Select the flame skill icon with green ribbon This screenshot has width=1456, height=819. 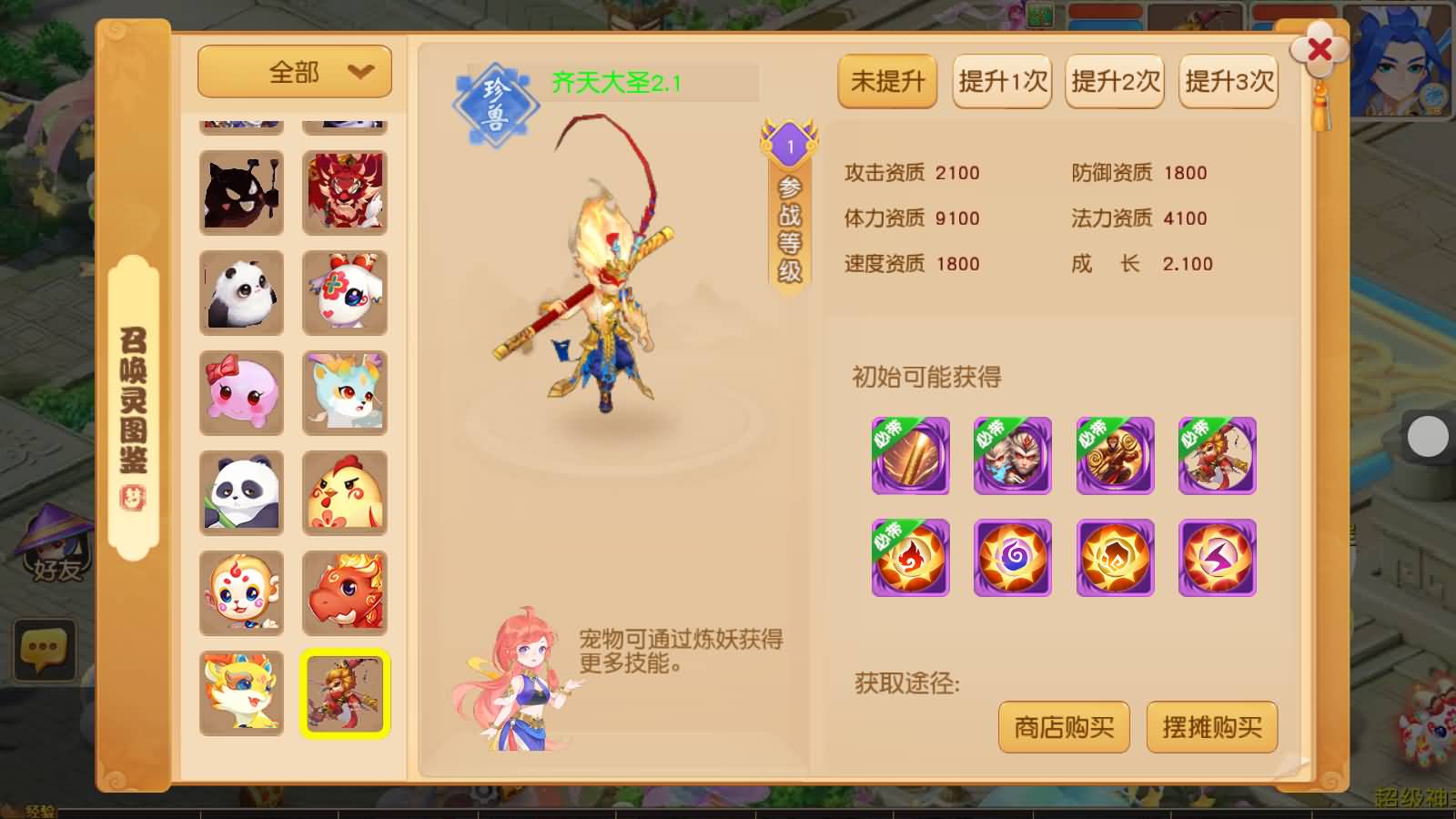[x=909, y=559]
